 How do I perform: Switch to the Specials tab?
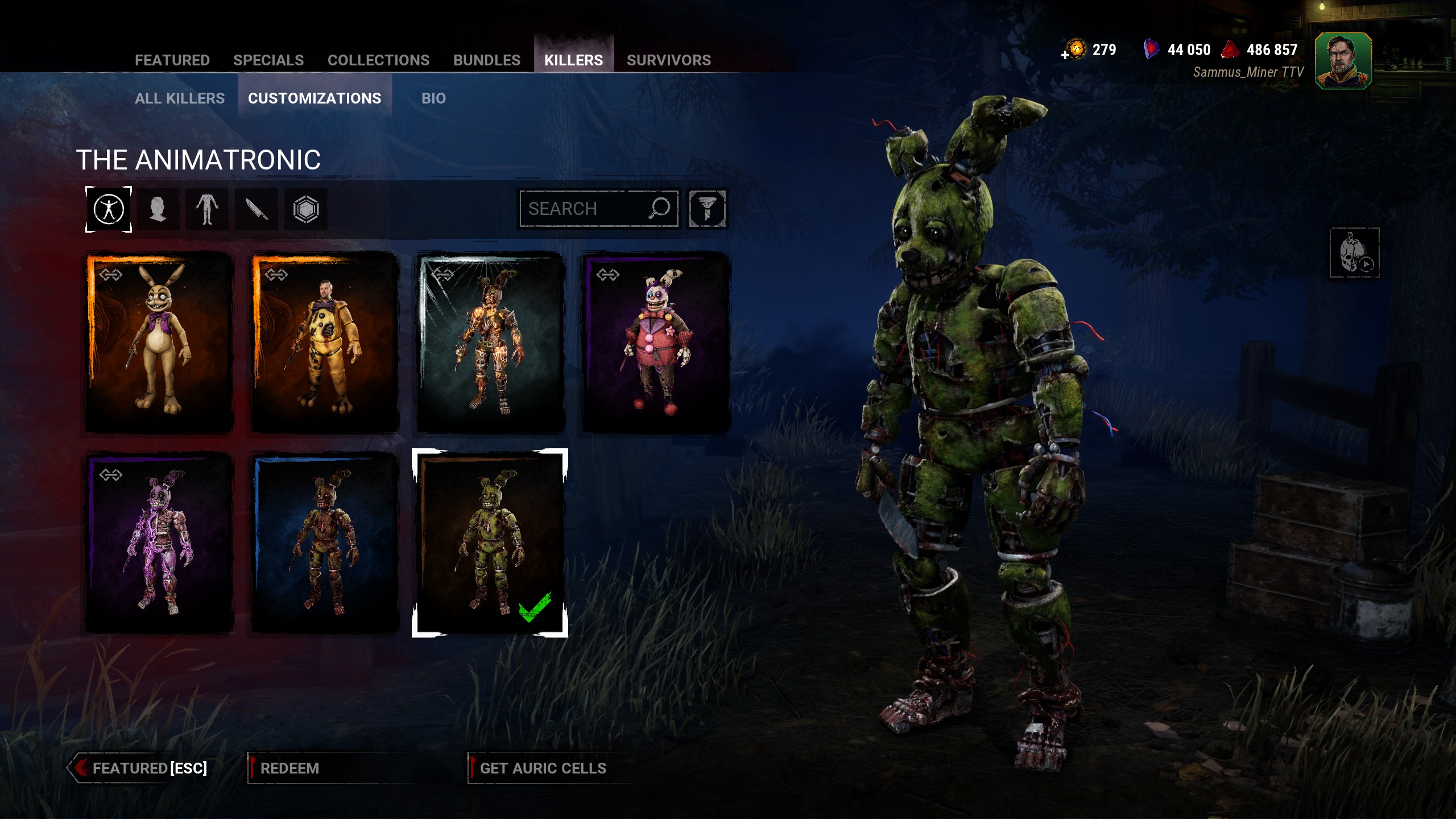tap(268, 60)
